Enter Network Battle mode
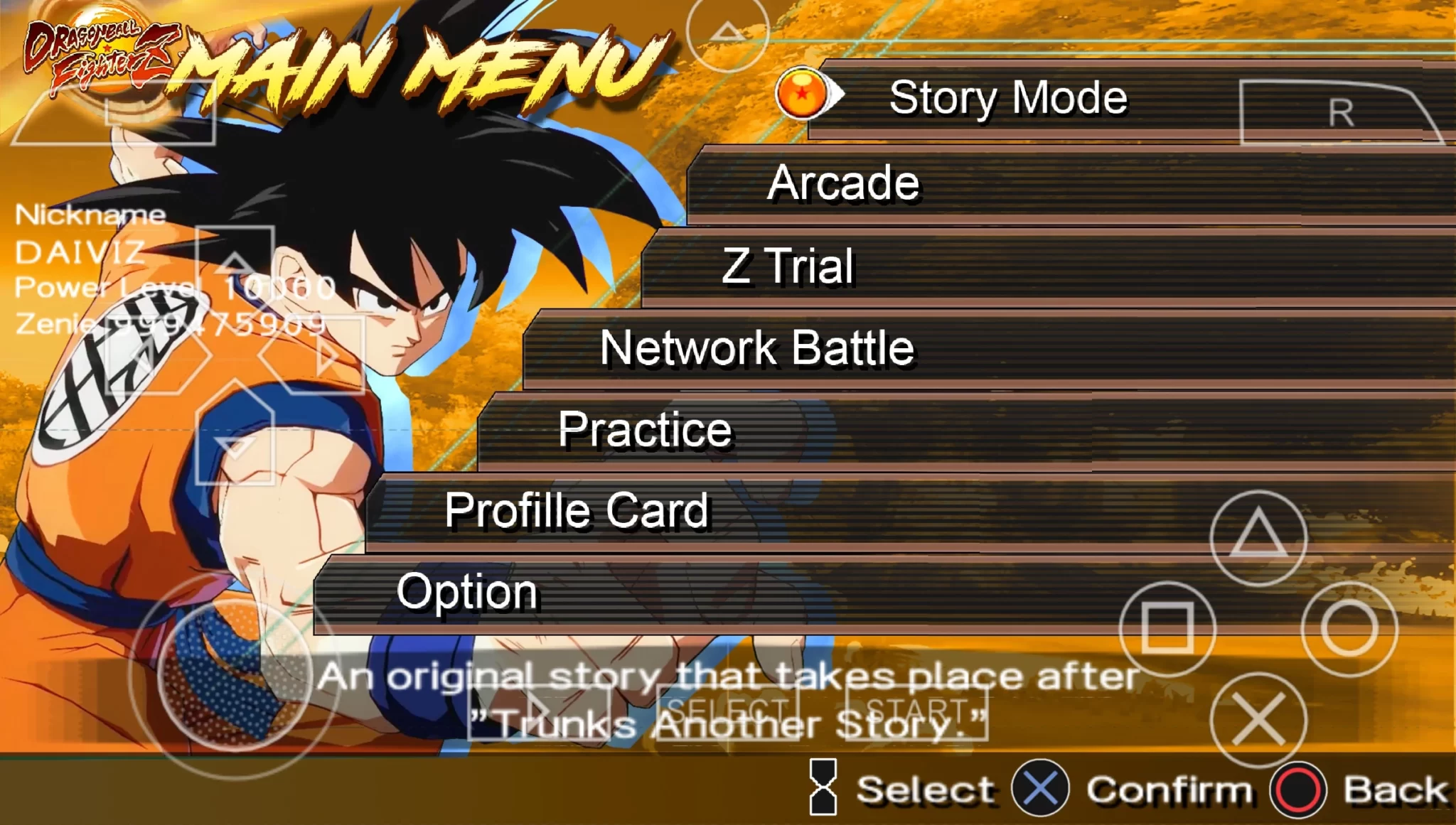The width and height of the screenshot is (1456, 825). (757, 348)
